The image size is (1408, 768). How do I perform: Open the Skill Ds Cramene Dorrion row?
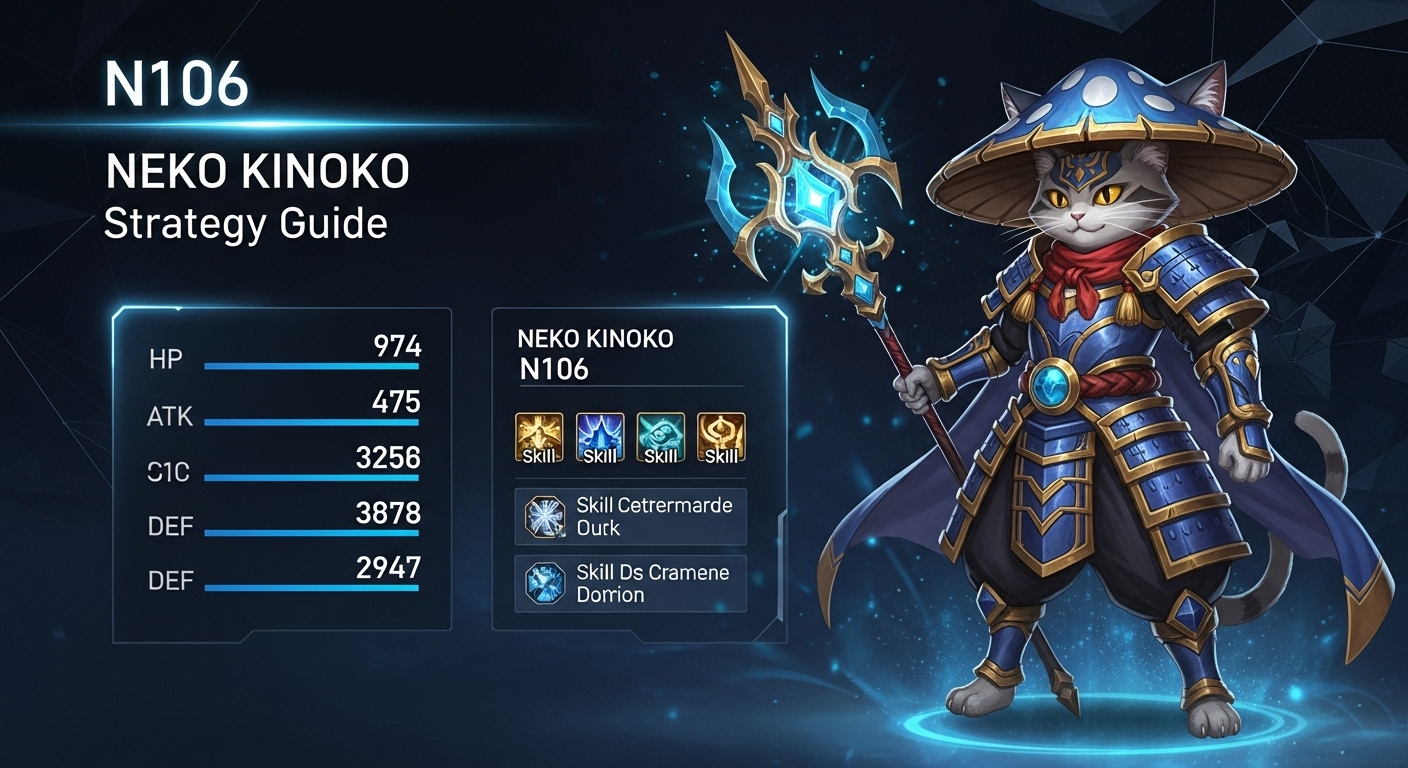[x=630, y=584]
